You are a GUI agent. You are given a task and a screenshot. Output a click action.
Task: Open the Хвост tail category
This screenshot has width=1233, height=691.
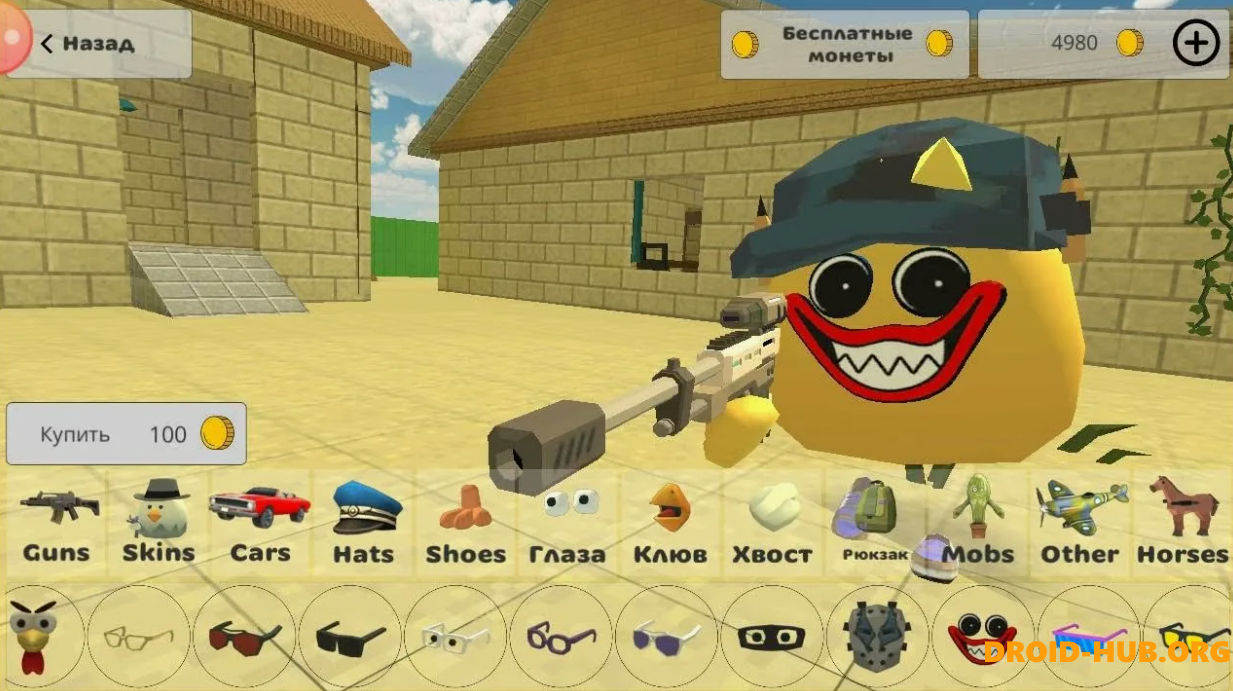click(772, 525)
